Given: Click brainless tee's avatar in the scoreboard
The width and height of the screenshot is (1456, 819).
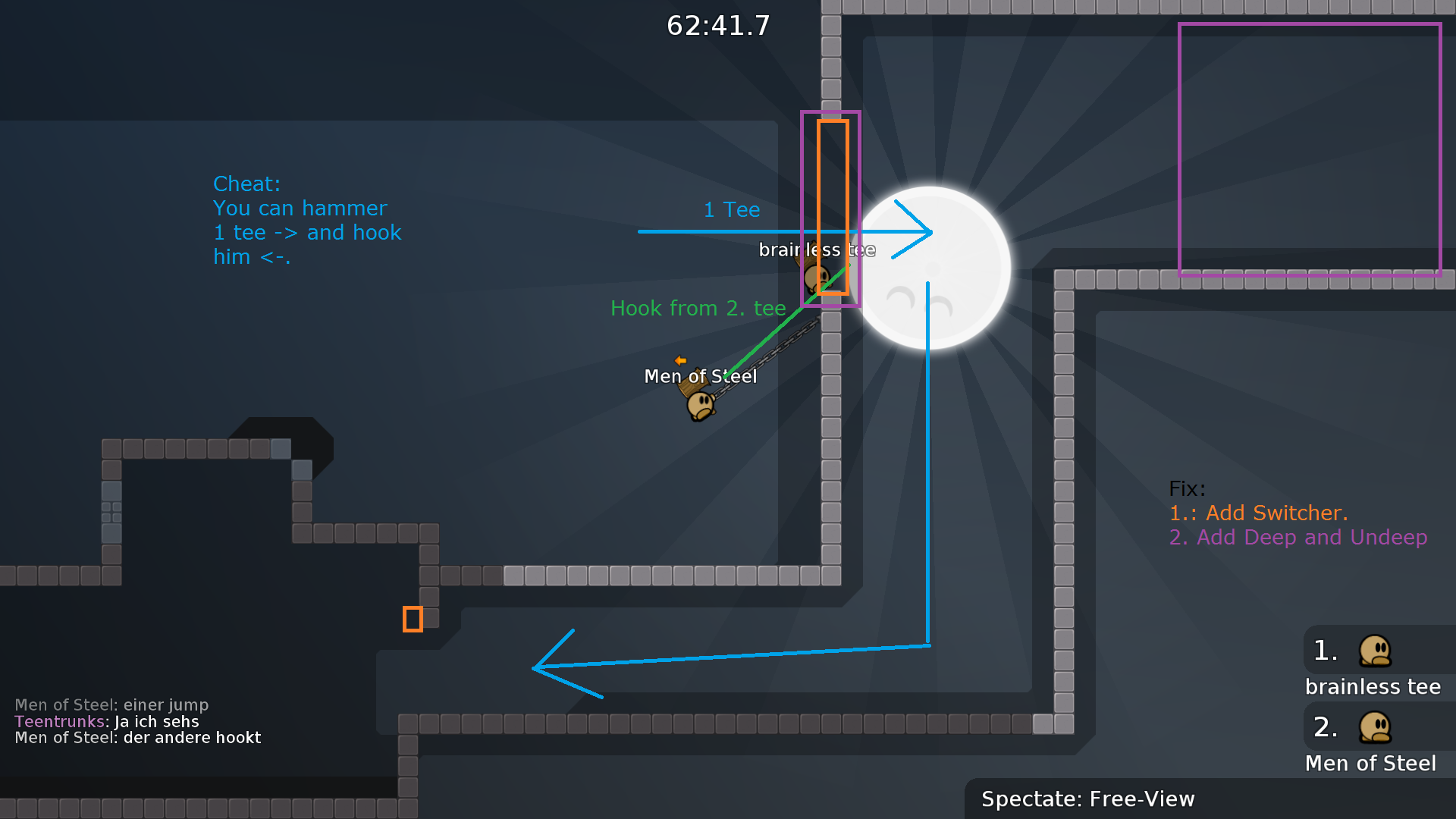Looking at the screenshot, I should (x=1375, y=651).
